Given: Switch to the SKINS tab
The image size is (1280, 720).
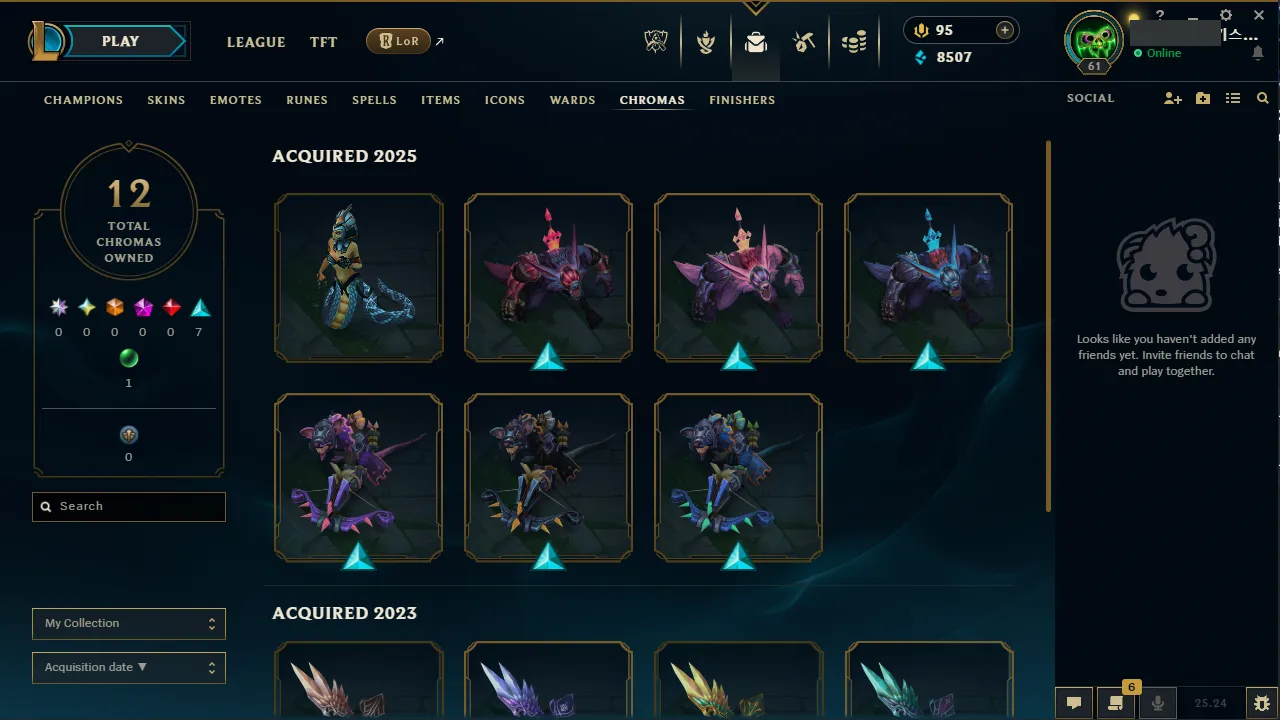Looking at the screenshot, I should (166, 100).
